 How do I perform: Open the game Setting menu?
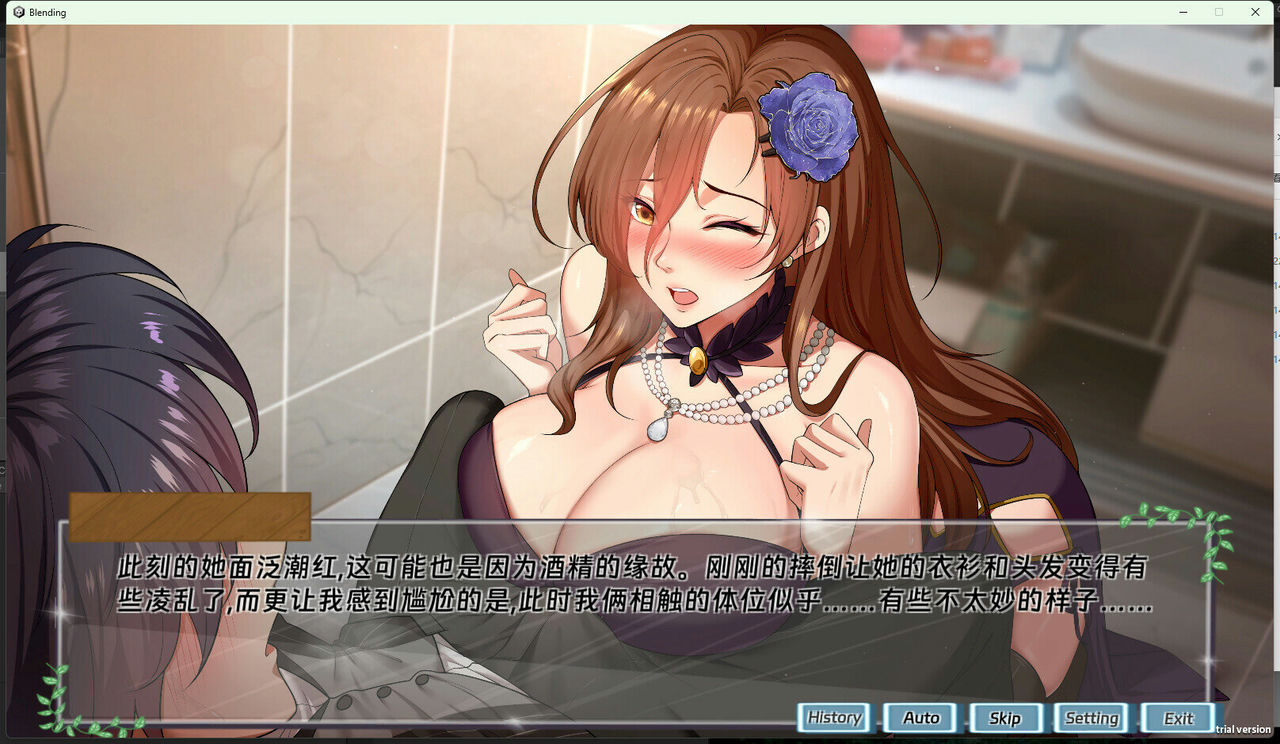pos(1091,717)
